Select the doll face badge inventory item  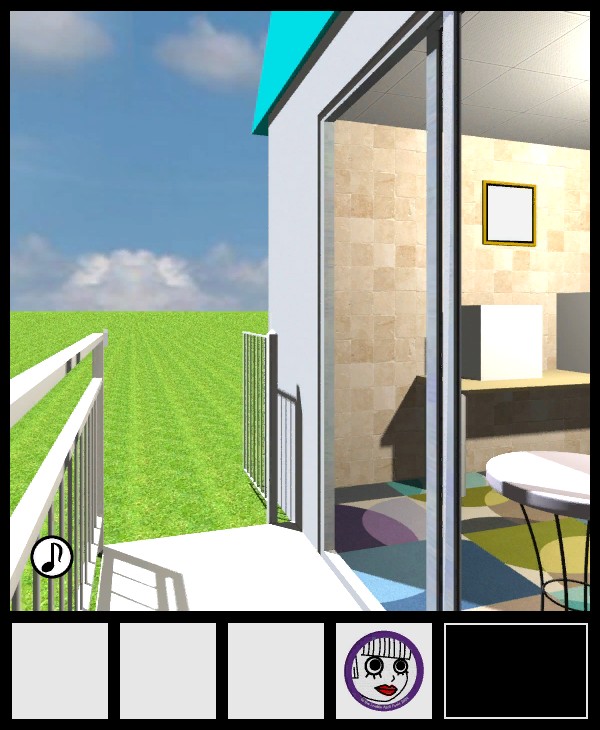(x=384, y=671)
